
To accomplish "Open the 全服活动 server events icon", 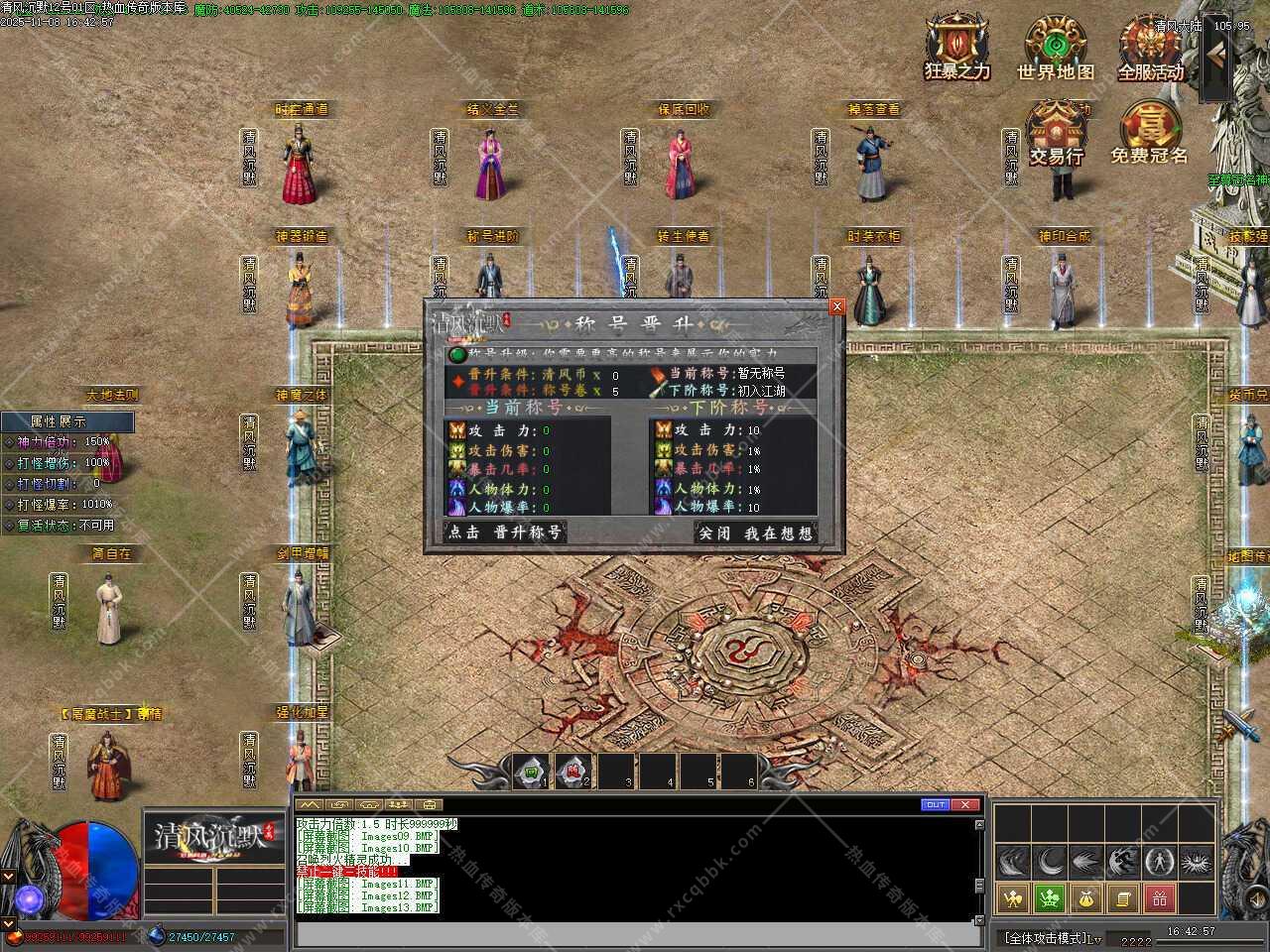I will (1151, 48).
